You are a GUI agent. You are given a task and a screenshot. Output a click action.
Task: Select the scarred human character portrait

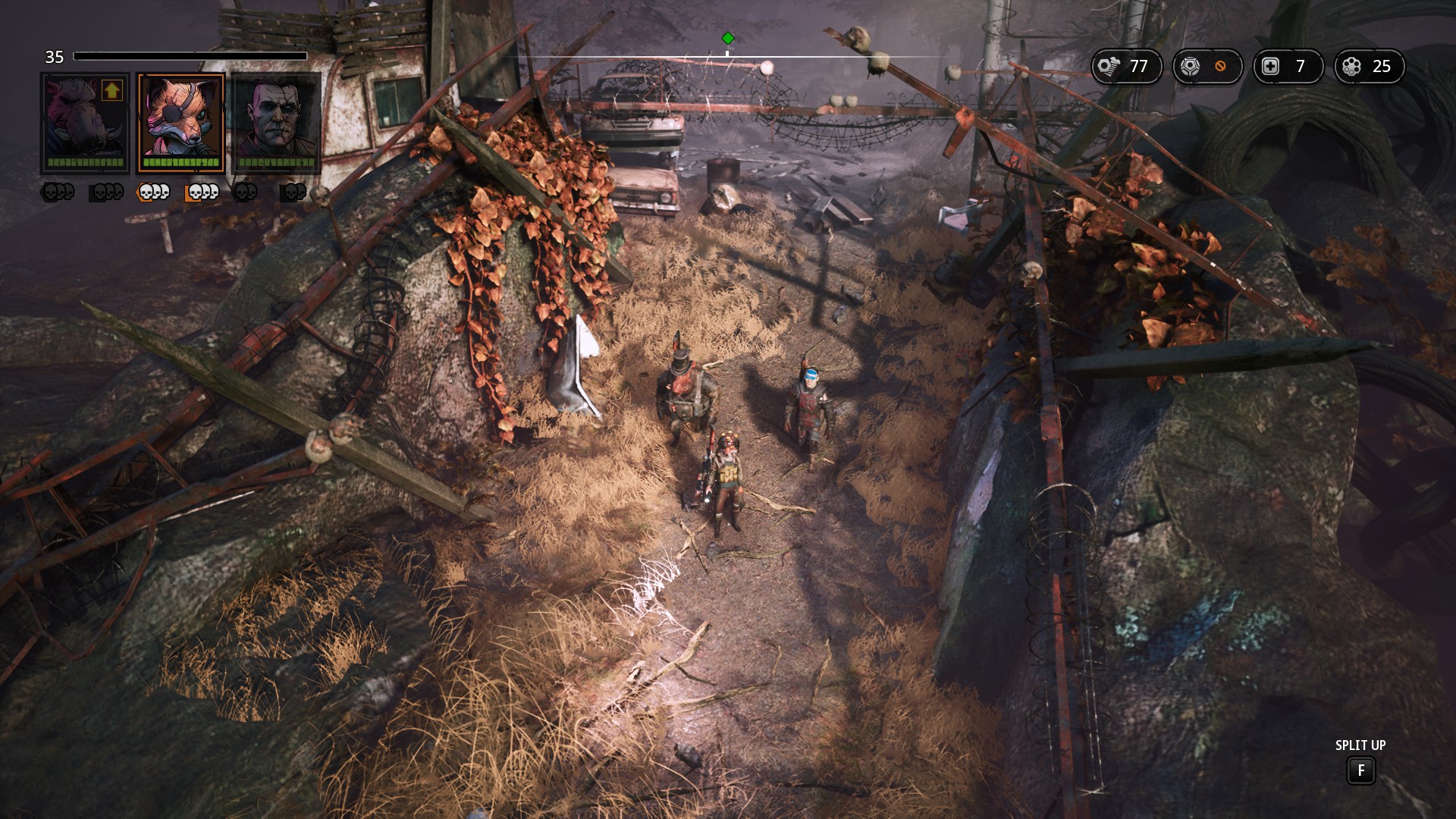(276, 121)
